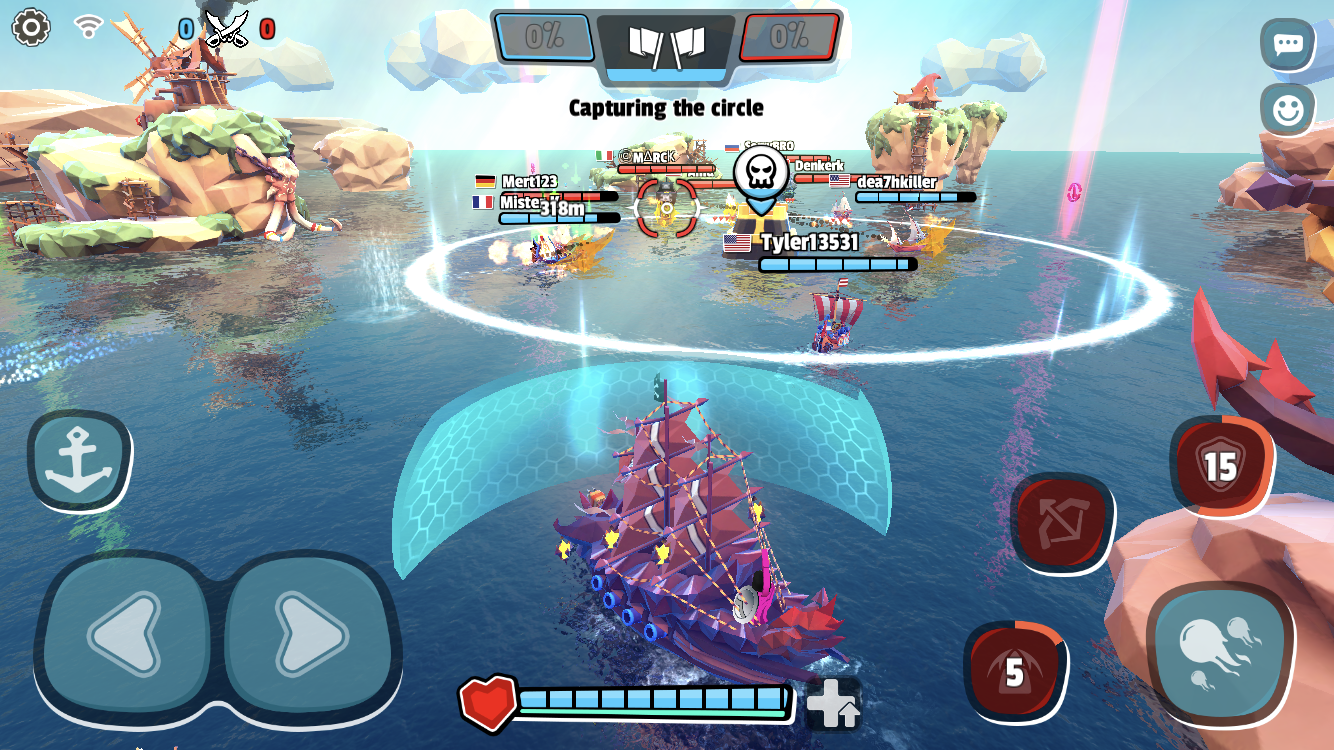The width and height of the screenshot is (1334, 750).
Task: Tap the home upgrade icon near the health bar
Action: (x=835, y=703)
